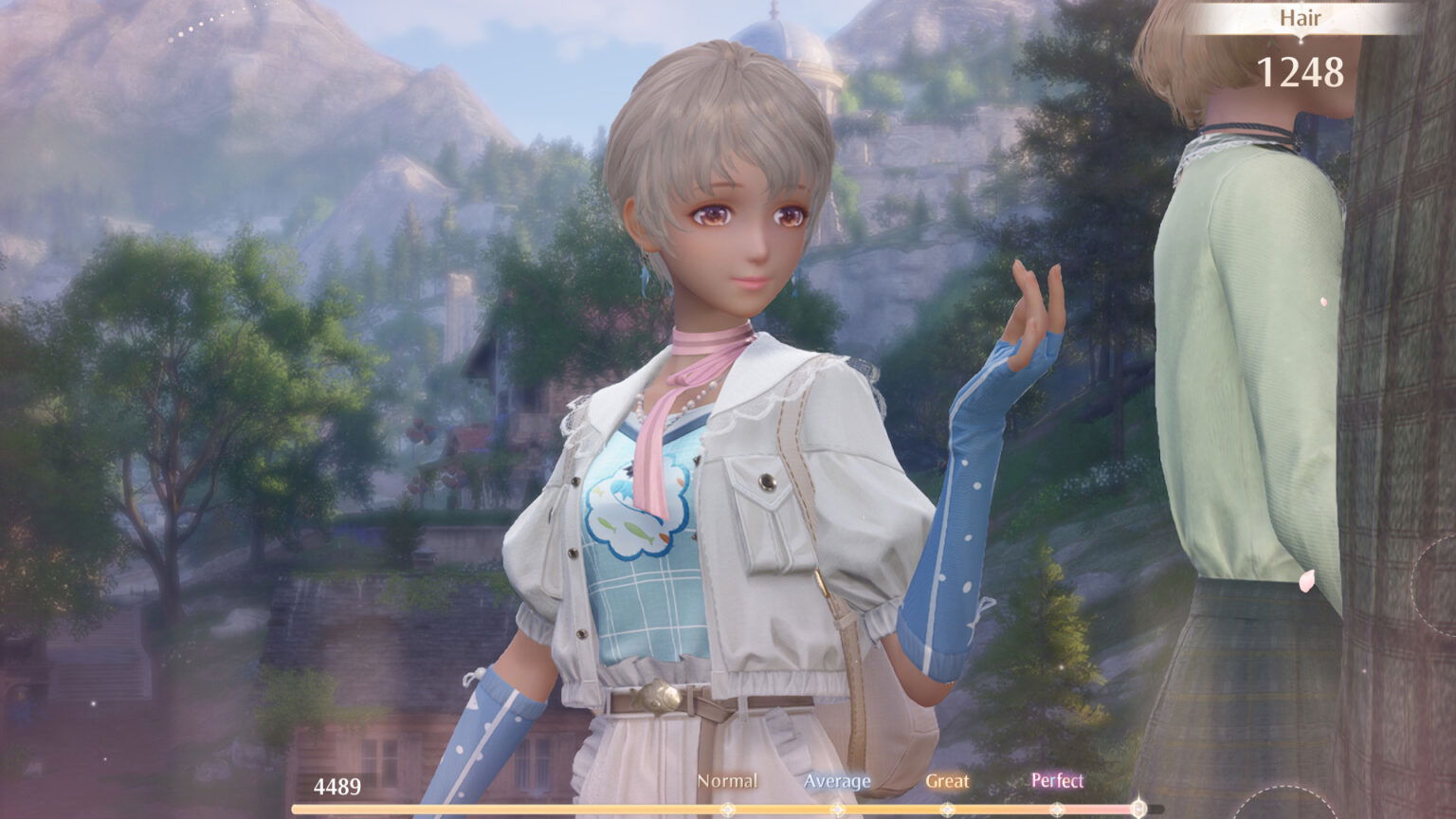
Task: Select the Hair category banner
Action: [1300, 16]
